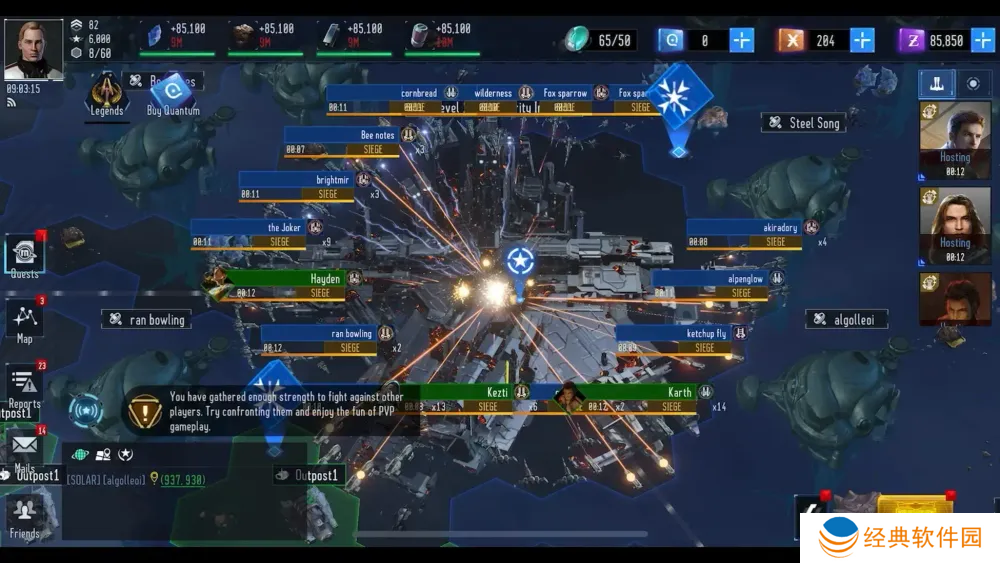View the Reports list

pyautogui.click(x=25, y=385)
